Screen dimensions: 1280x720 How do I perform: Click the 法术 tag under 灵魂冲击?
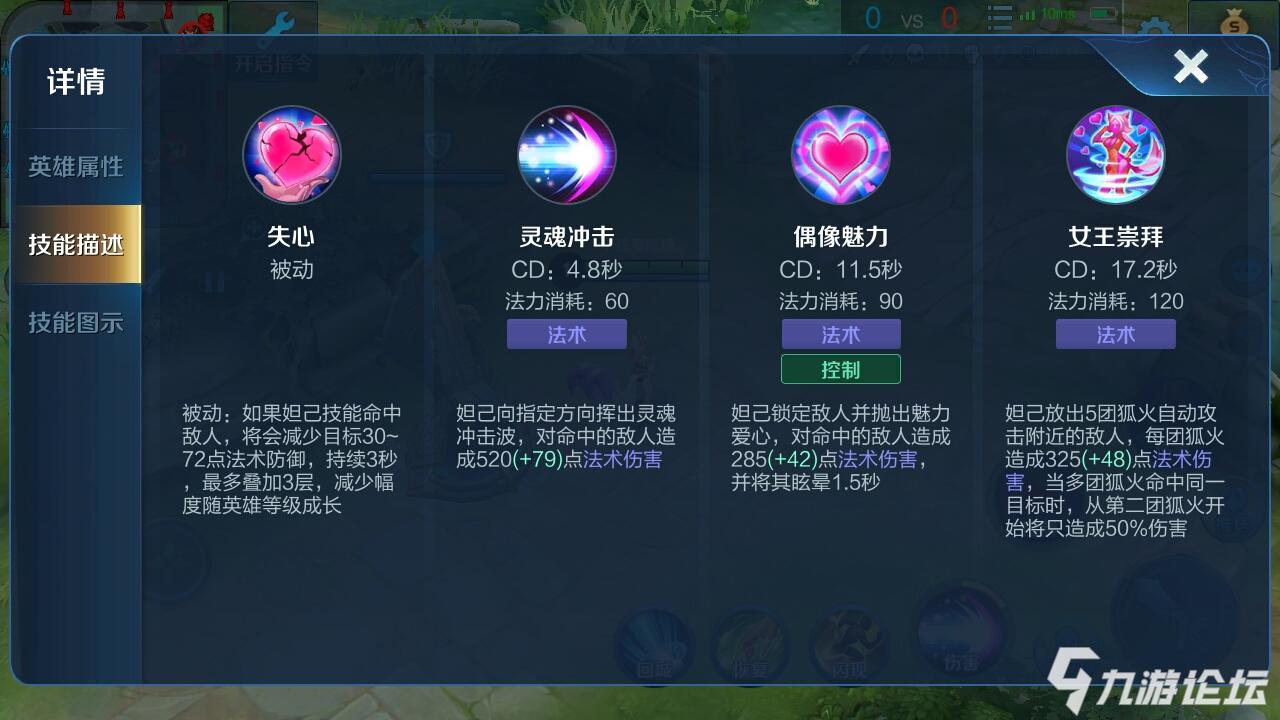click(x=566, y=334)
